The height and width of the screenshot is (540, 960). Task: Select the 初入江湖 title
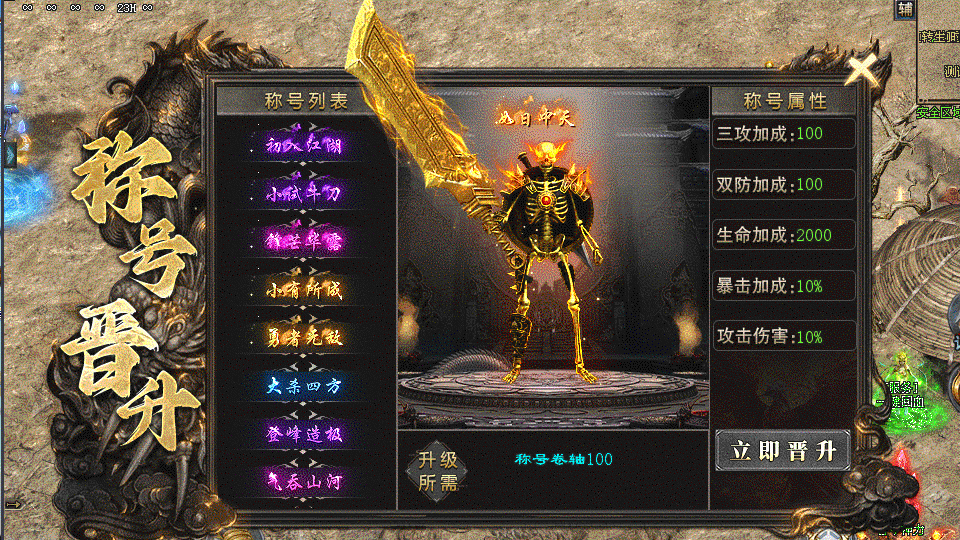tap(304, 144)
